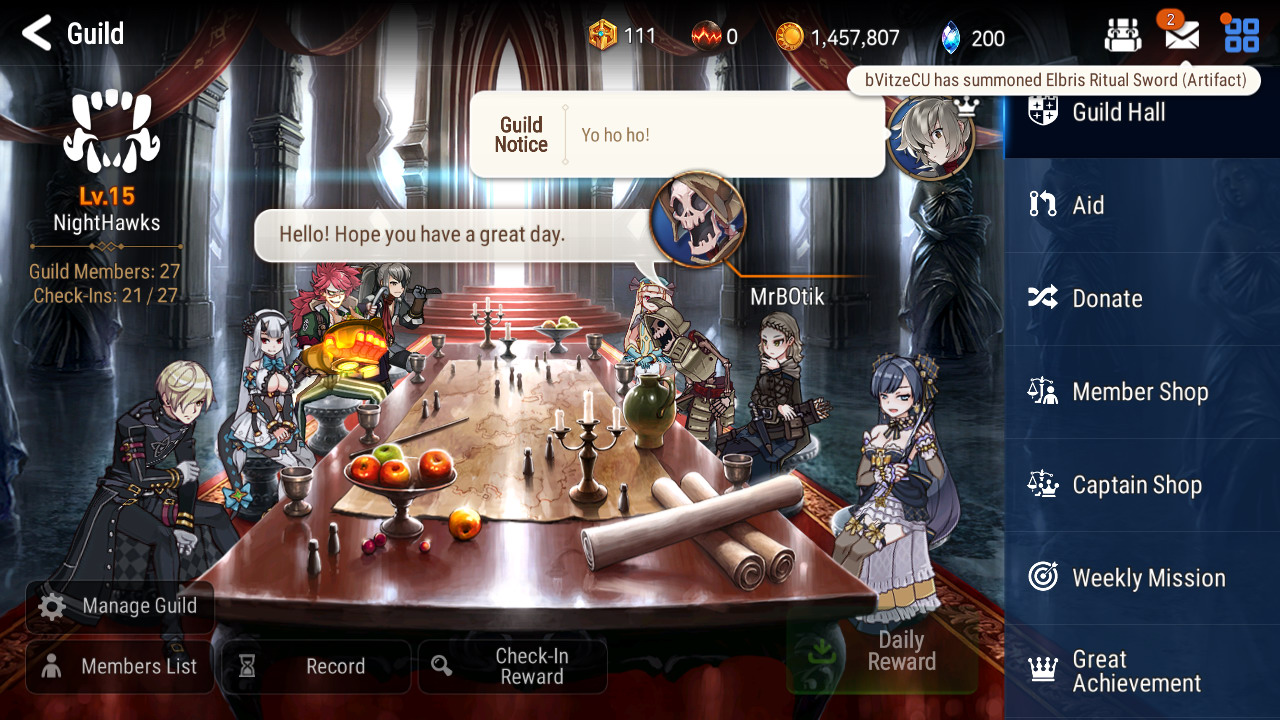Show the Members List
1280x720 pixels.
point(120,667)
